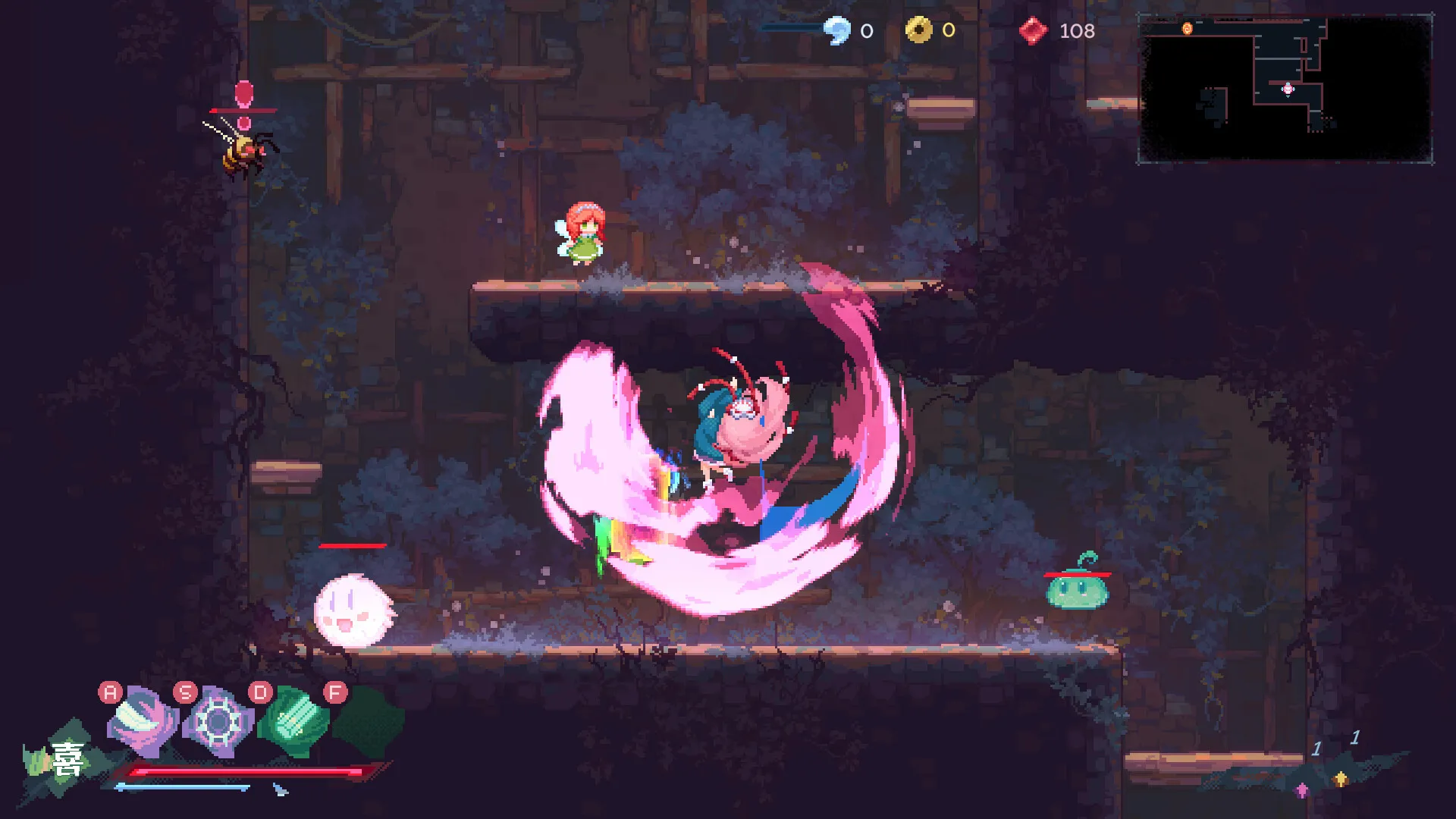
Task: Trigger the green folding fan skill
Action: [293, 720]
